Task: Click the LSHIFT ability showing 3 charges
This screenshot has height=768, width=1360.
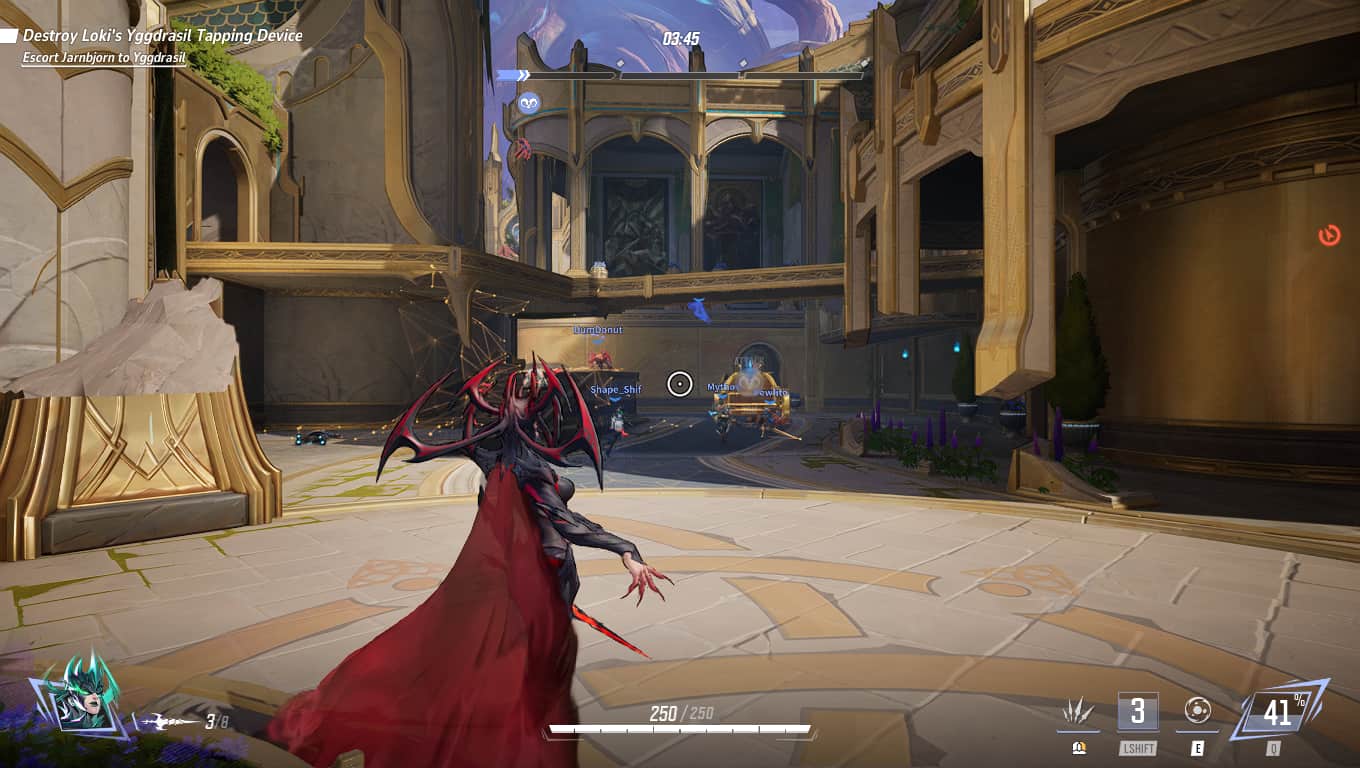Action: (1138, 712)
